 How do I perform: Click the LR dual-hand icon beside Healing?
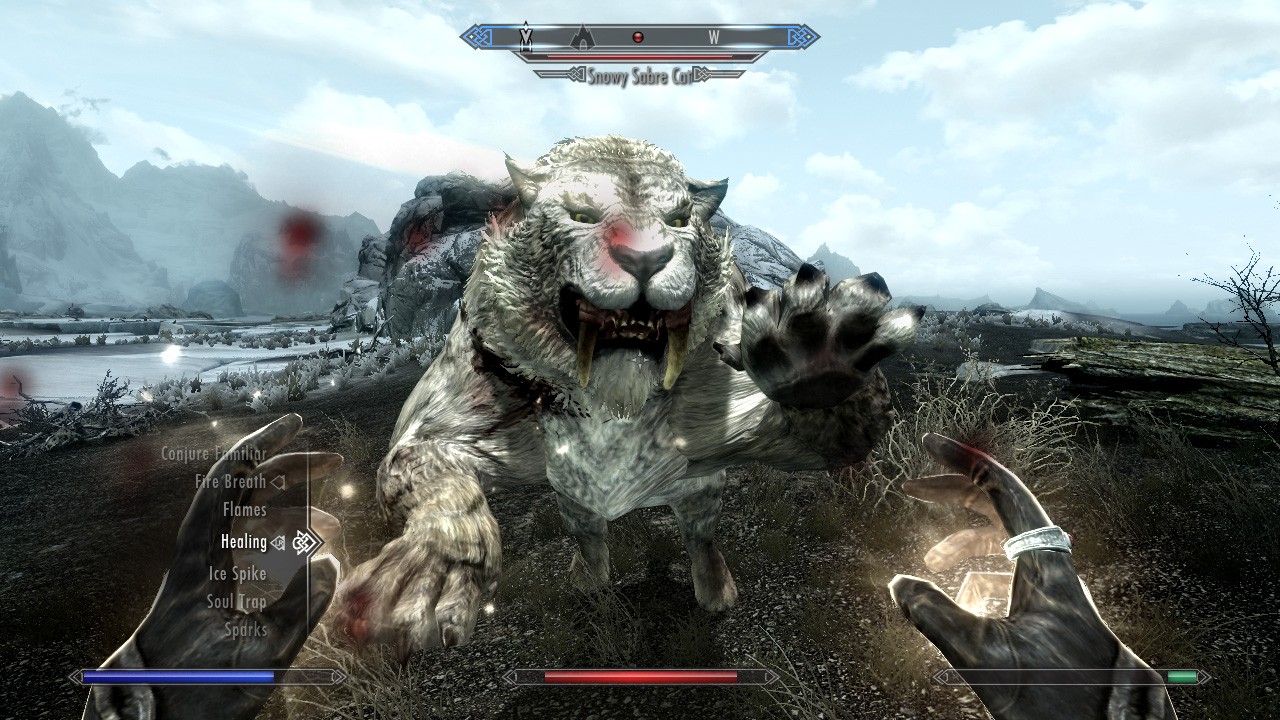point(279,542)
